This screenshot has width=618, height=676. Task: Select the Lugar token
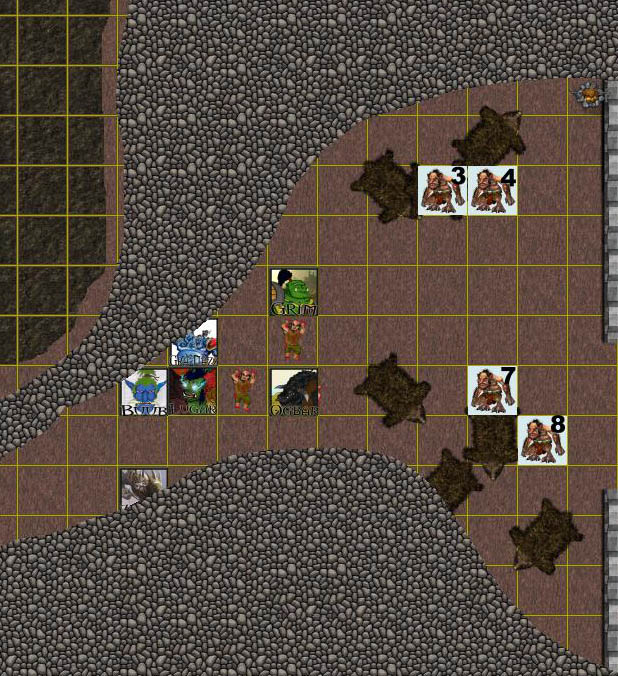point(193,391)
